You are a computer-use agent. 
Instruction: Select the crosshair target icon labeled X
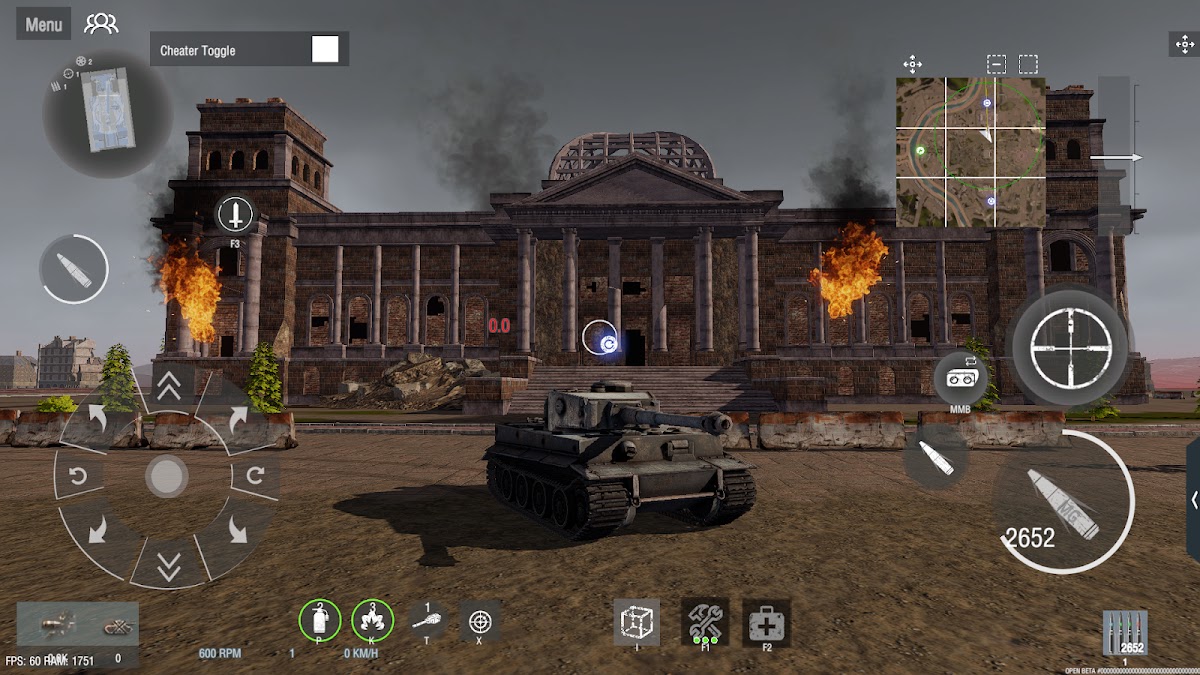[x=479, y=621]
